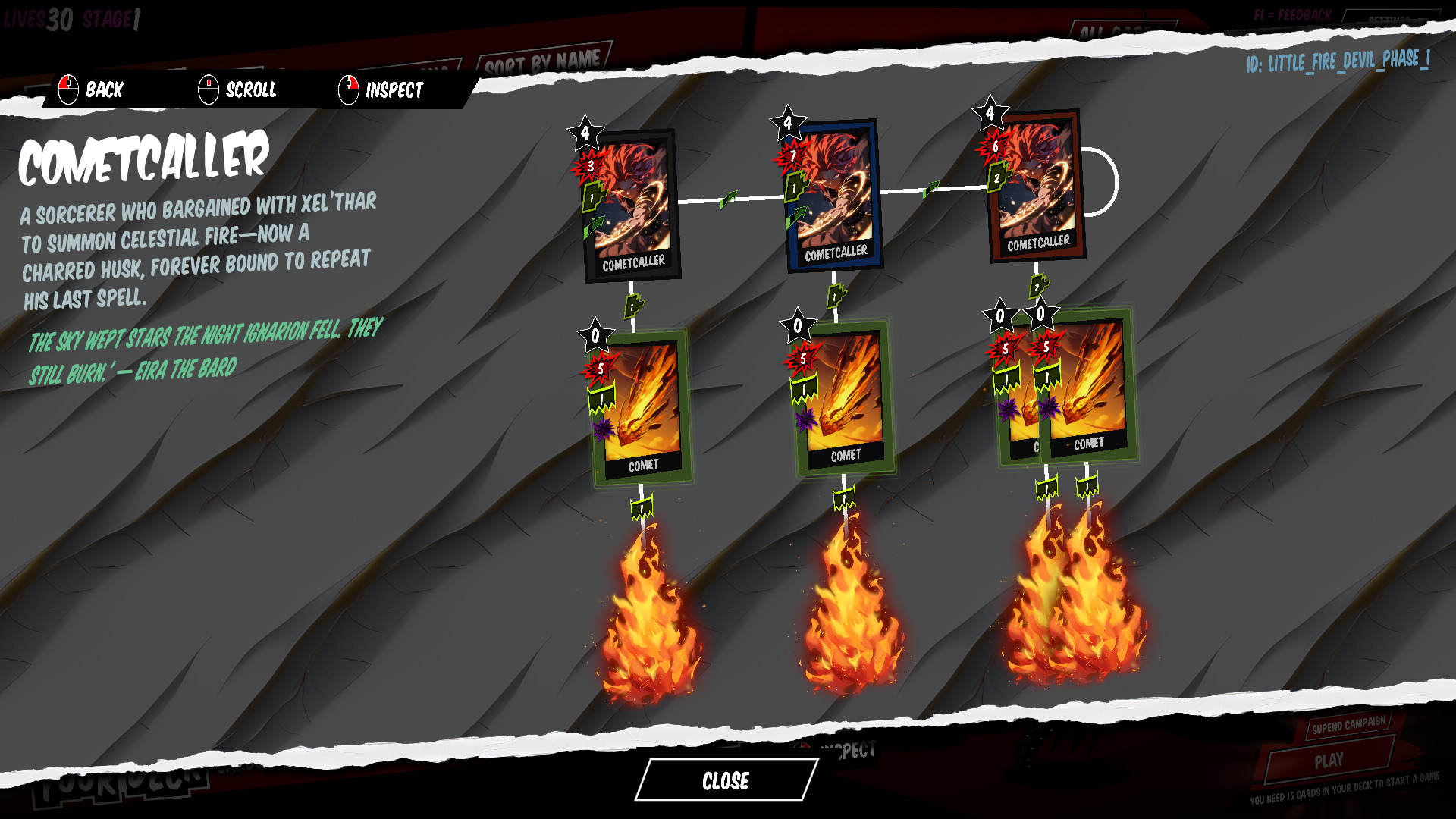1456x819 pixels.
Task: Click the flame effect below the black-framed chain
Action: [650, 623]
